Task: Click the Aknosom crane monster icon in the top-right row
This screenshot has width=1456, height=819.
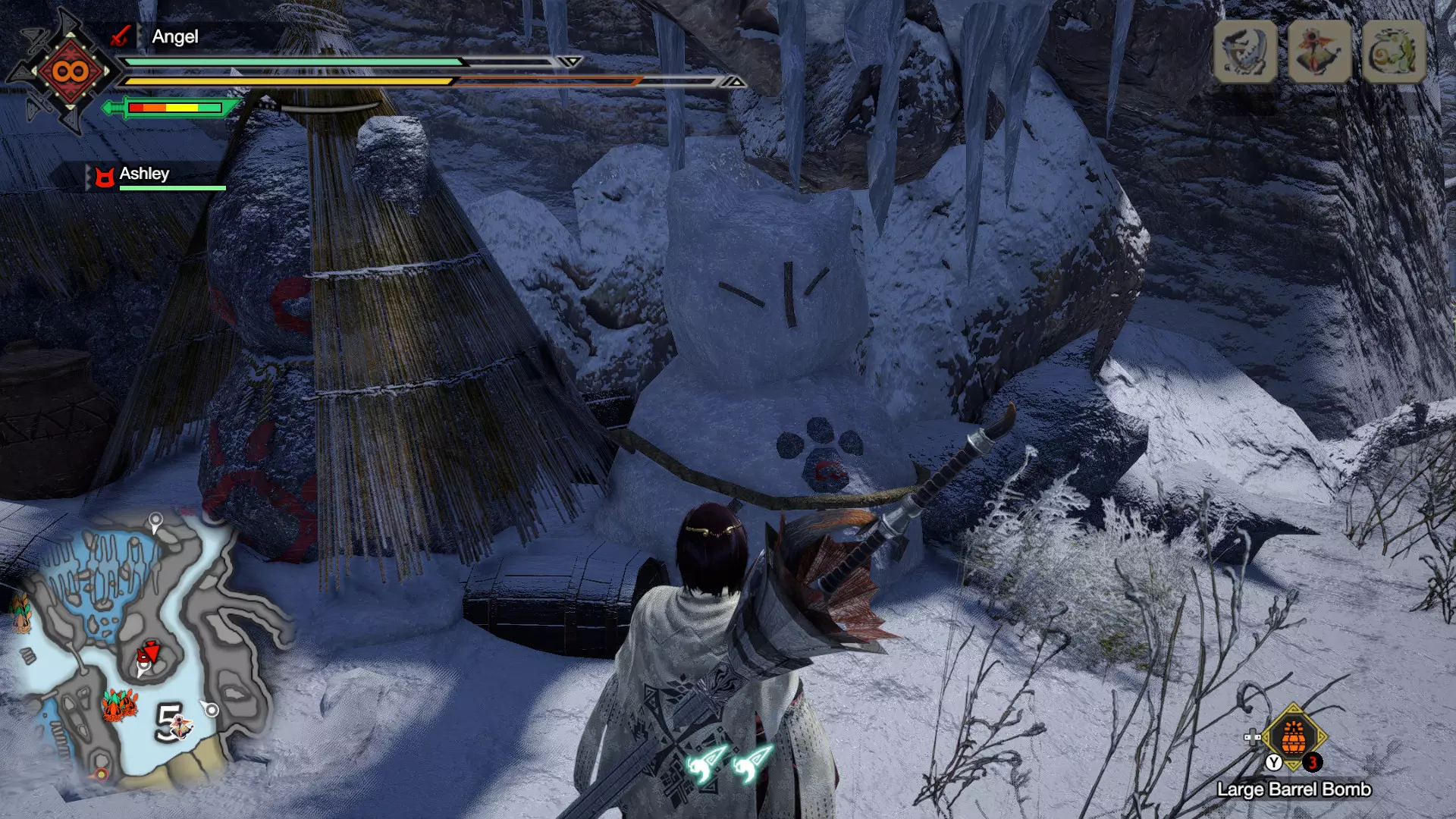Action: coord(1319,52)
